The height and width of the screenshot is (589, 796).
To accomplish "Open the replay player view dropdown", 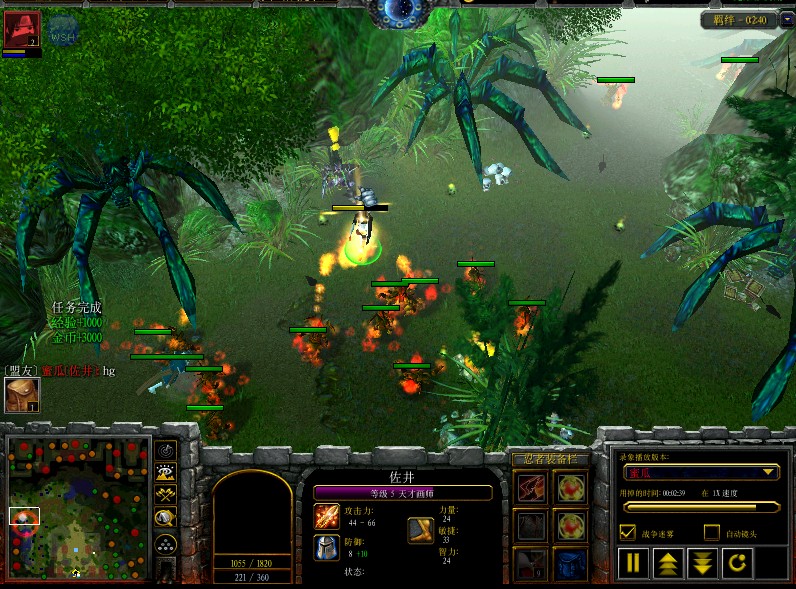I will pos(701,472).
